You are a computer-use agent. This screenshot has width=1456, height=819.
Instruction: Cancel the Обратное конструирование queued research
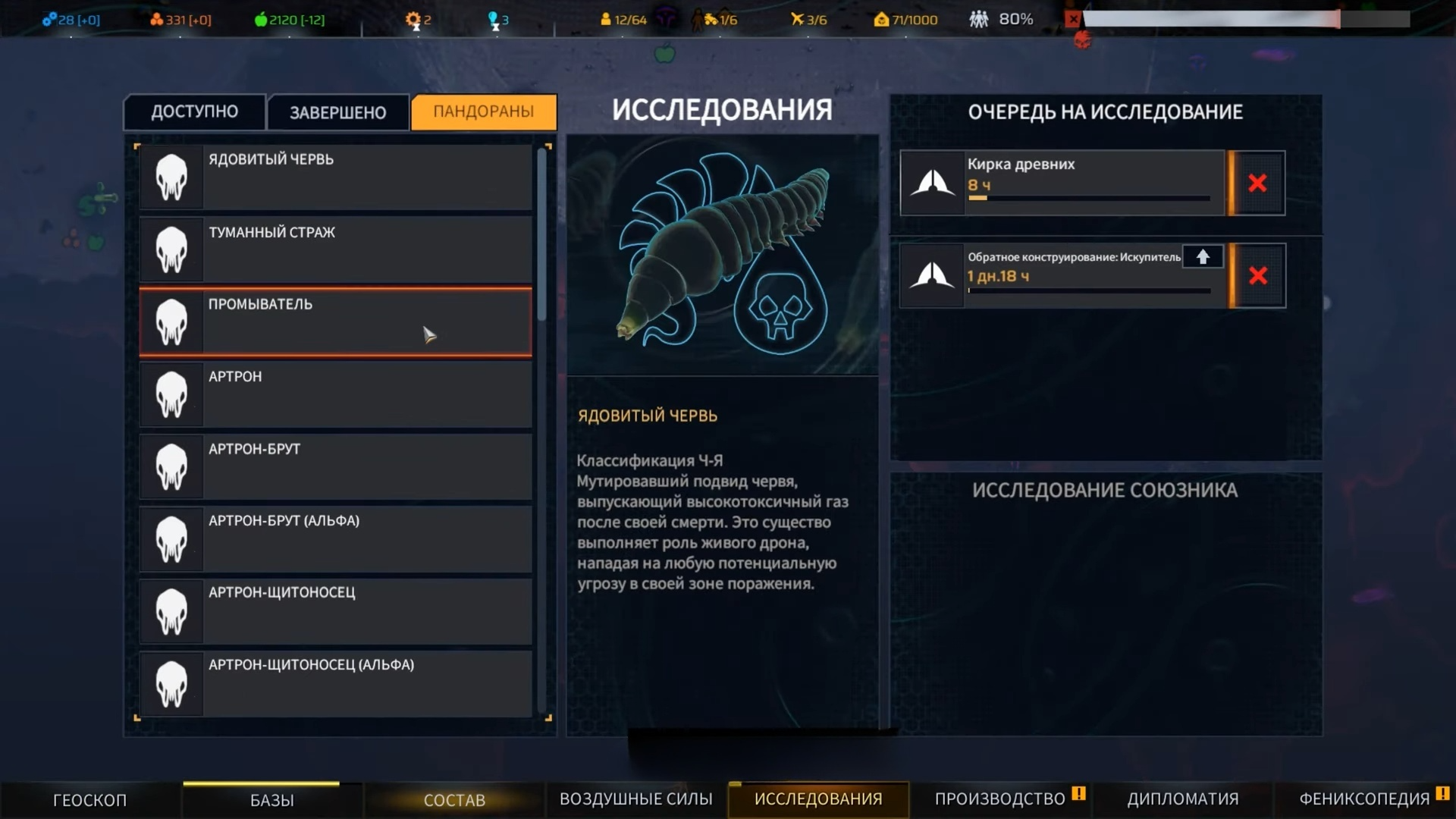click(1257, 276)
